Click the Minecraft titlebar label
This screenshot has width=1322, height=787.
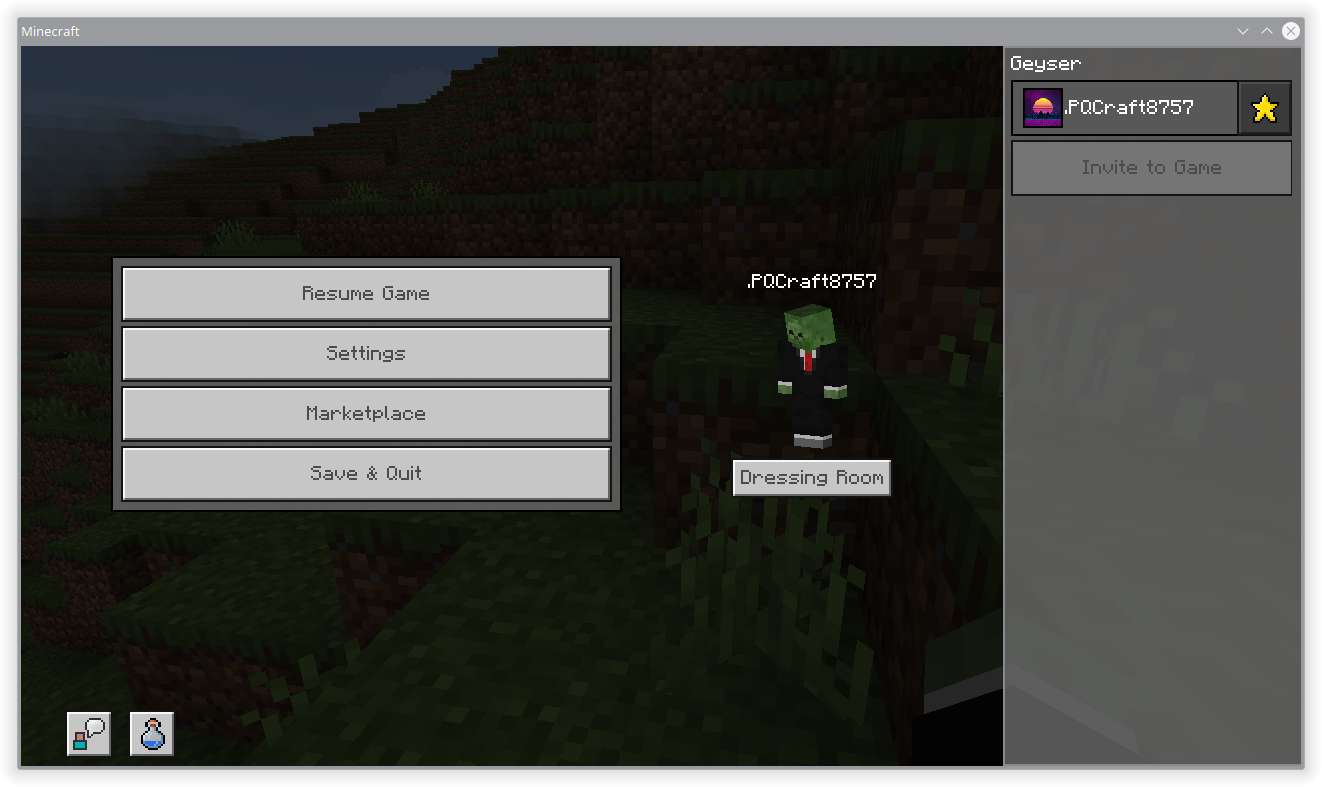[50, 31]
